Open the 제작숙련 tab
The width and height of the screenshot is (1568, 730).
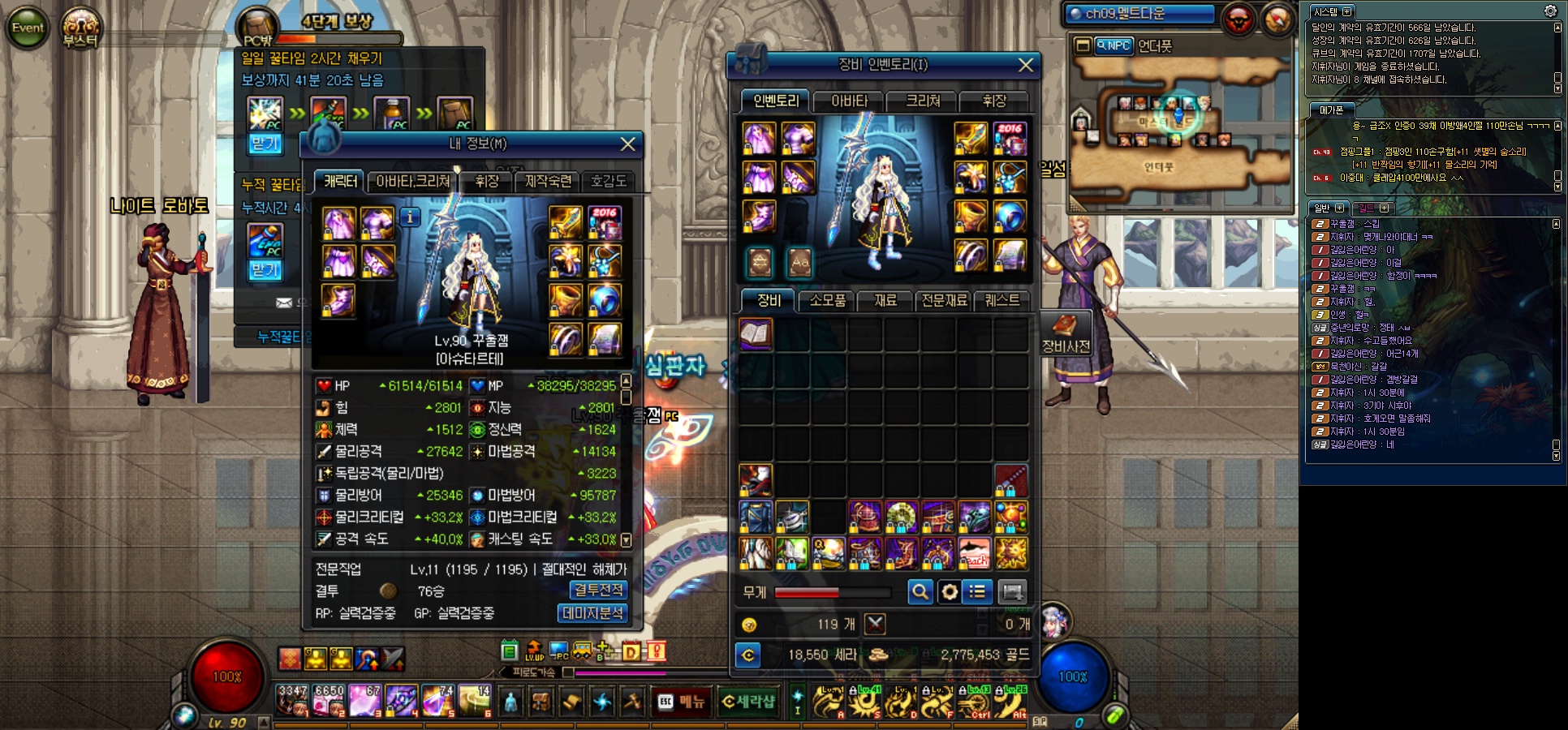(548, 182)
